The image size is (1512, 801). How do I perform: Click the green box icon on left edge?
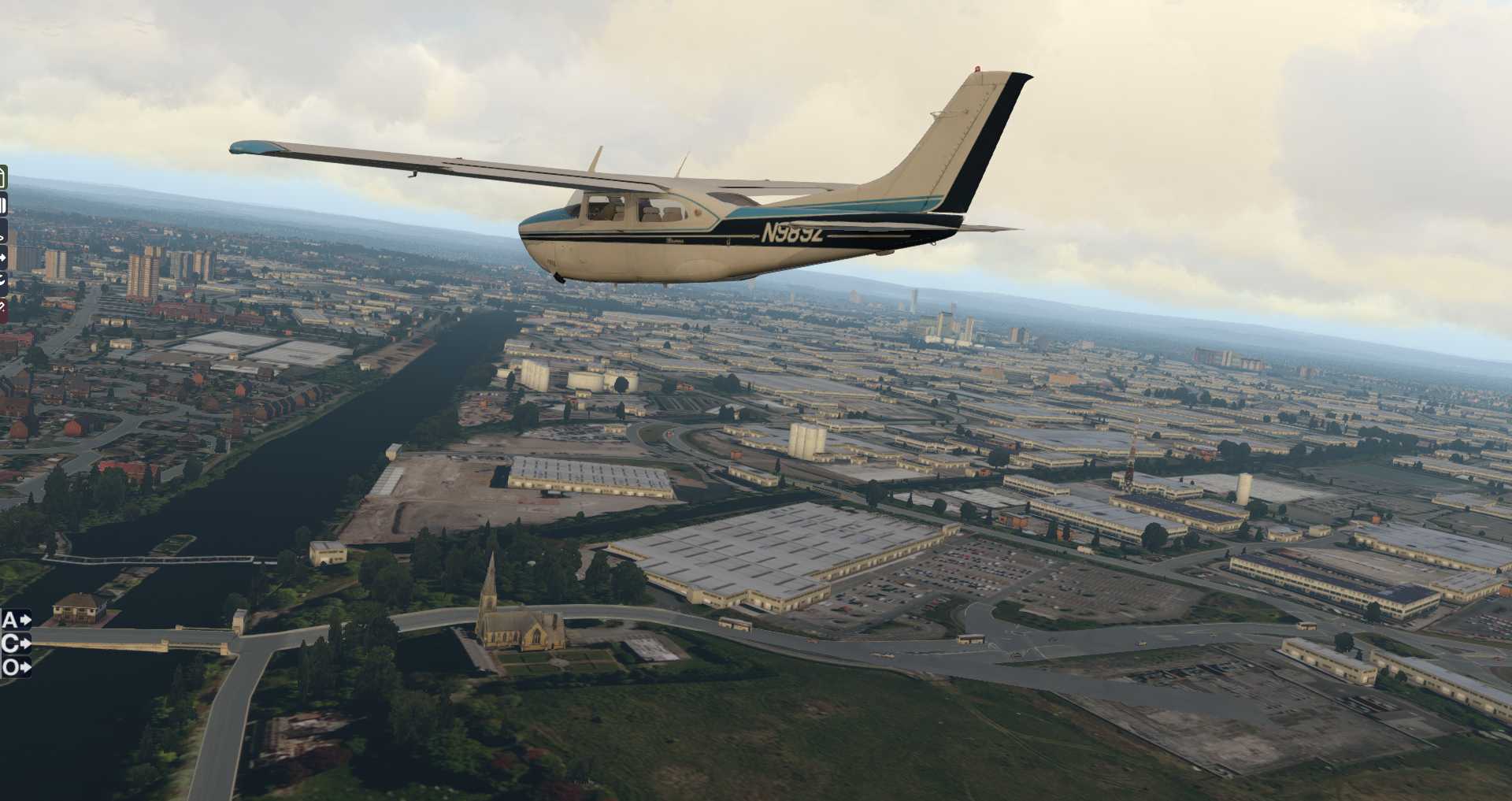click(x=3, y=178)
